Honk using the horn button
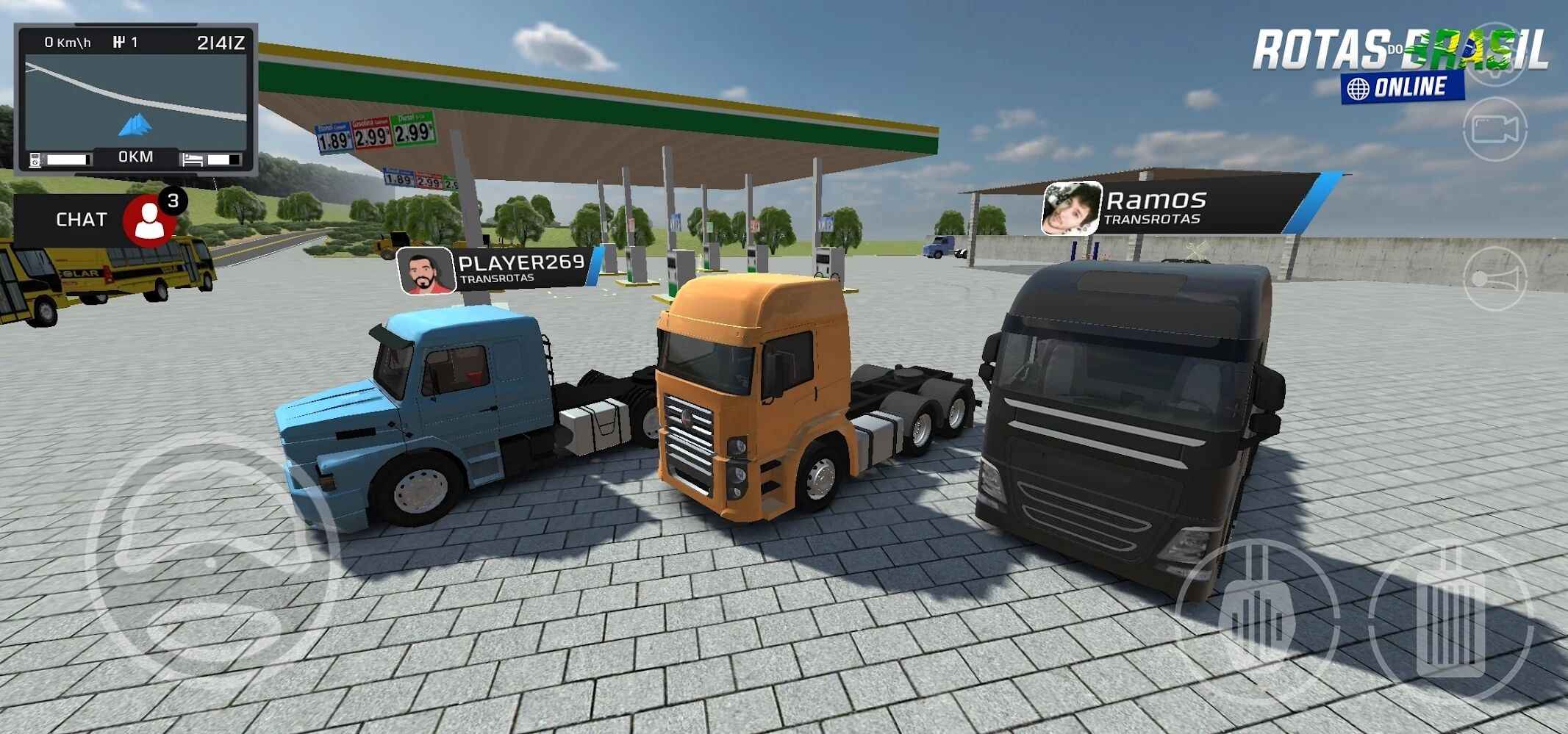This screenshot has height=734, width=1568. 1494,279
